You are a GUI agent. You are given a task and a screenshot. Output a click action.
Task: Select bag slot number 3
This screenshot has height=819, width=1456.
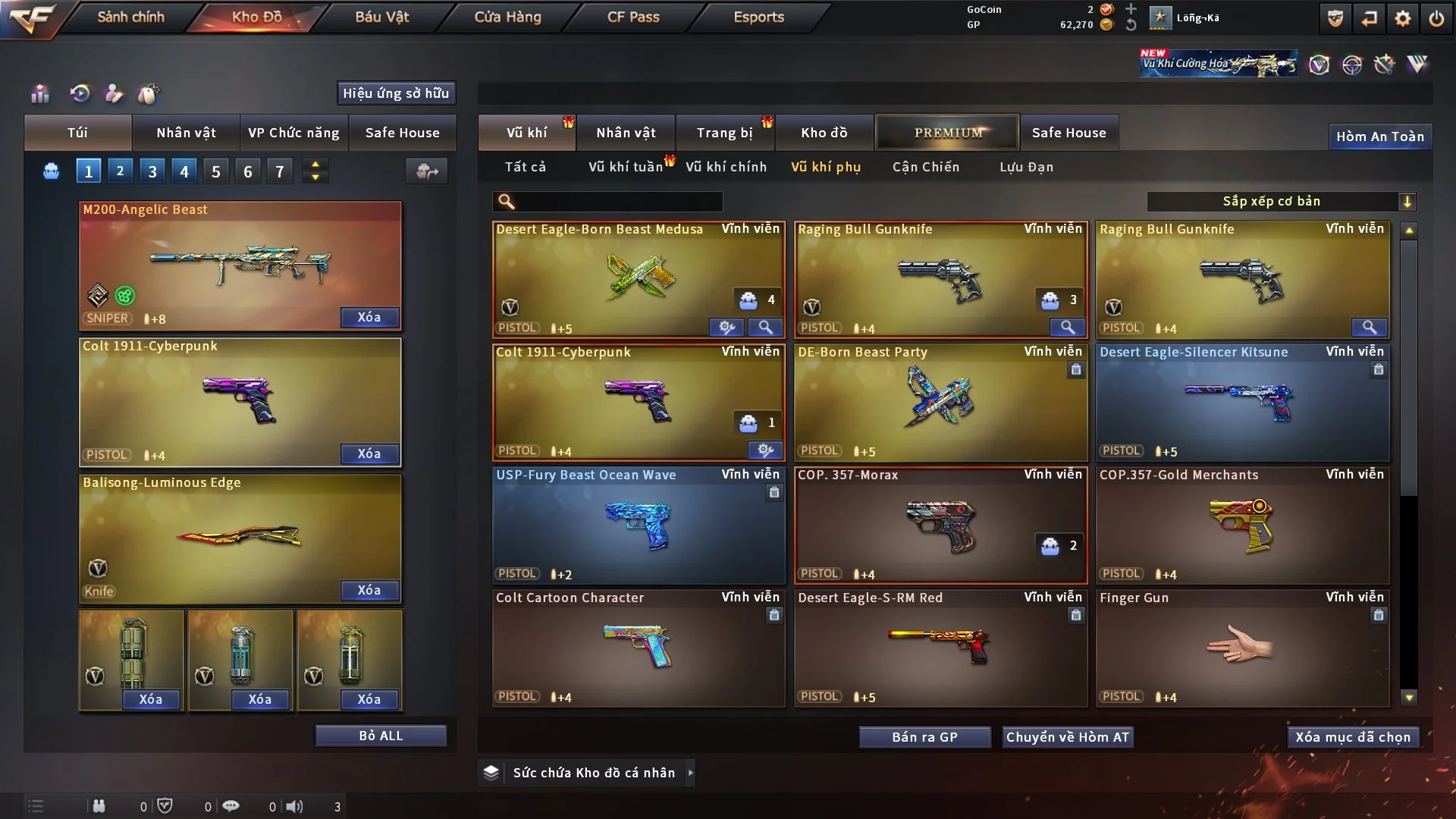pyautogui.click(x=152, y=171)
